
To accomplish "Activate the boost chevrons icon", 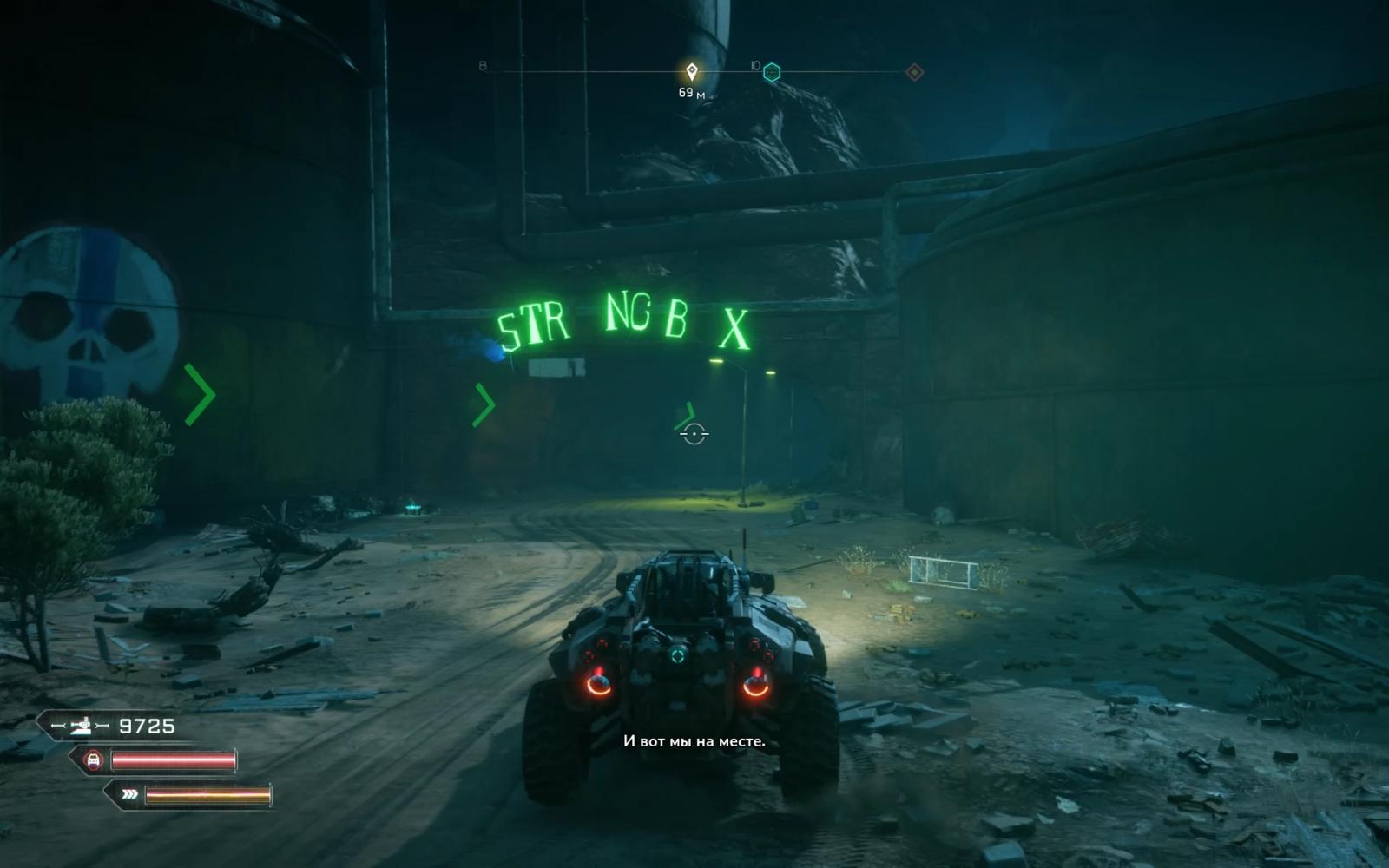I will (129, 793).
